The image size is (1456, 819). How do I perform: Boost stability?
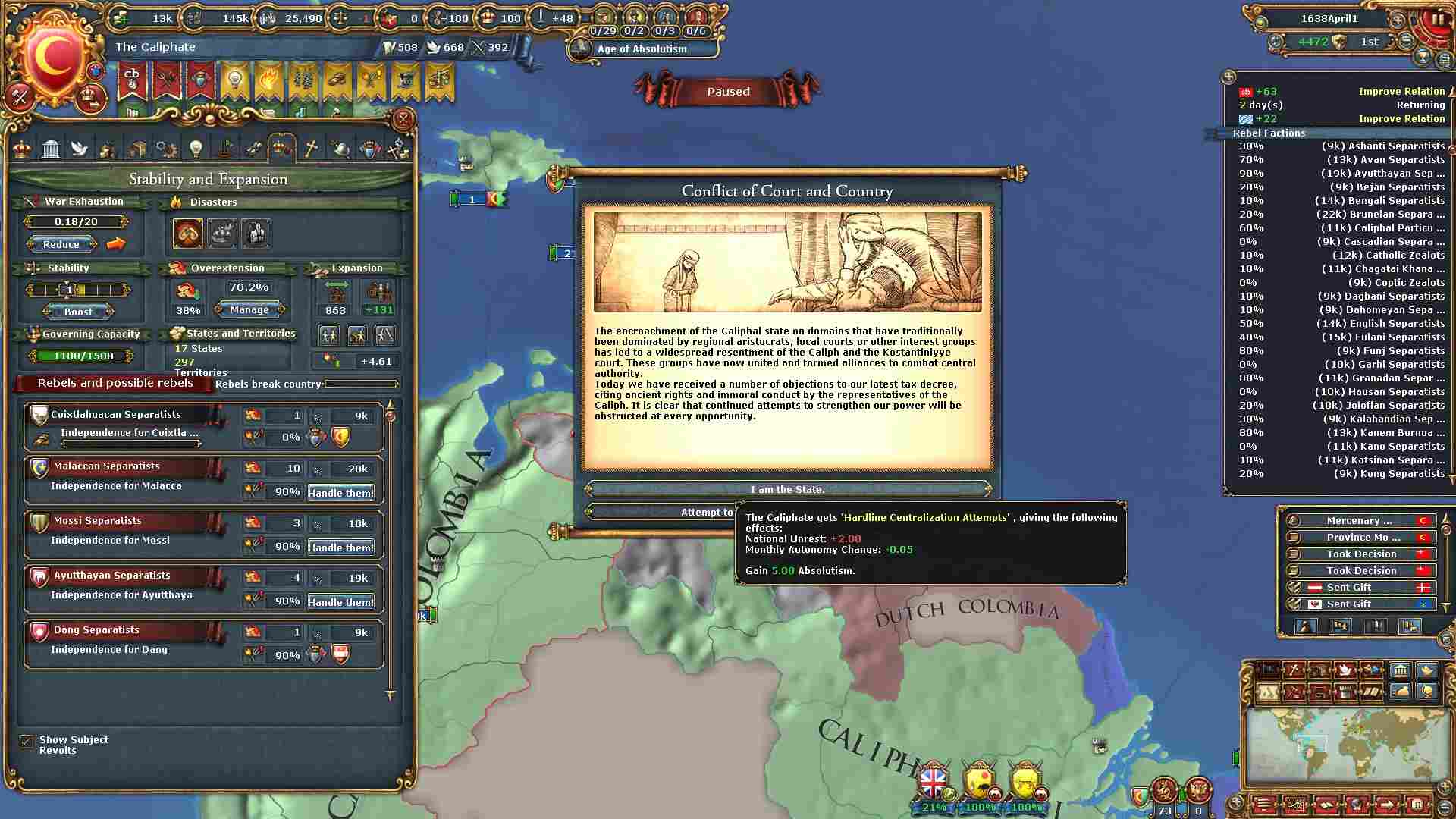[78, 312]
